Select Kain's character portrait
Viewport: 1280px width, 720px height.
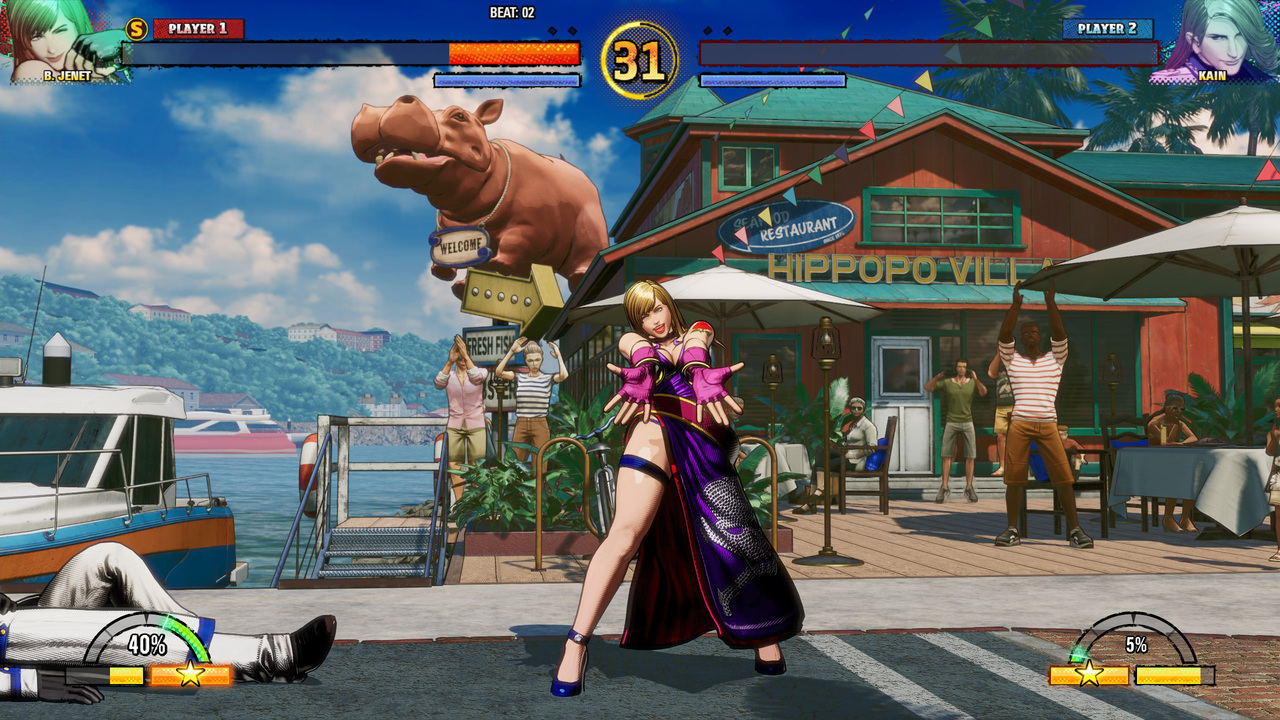pos(1215,38)
